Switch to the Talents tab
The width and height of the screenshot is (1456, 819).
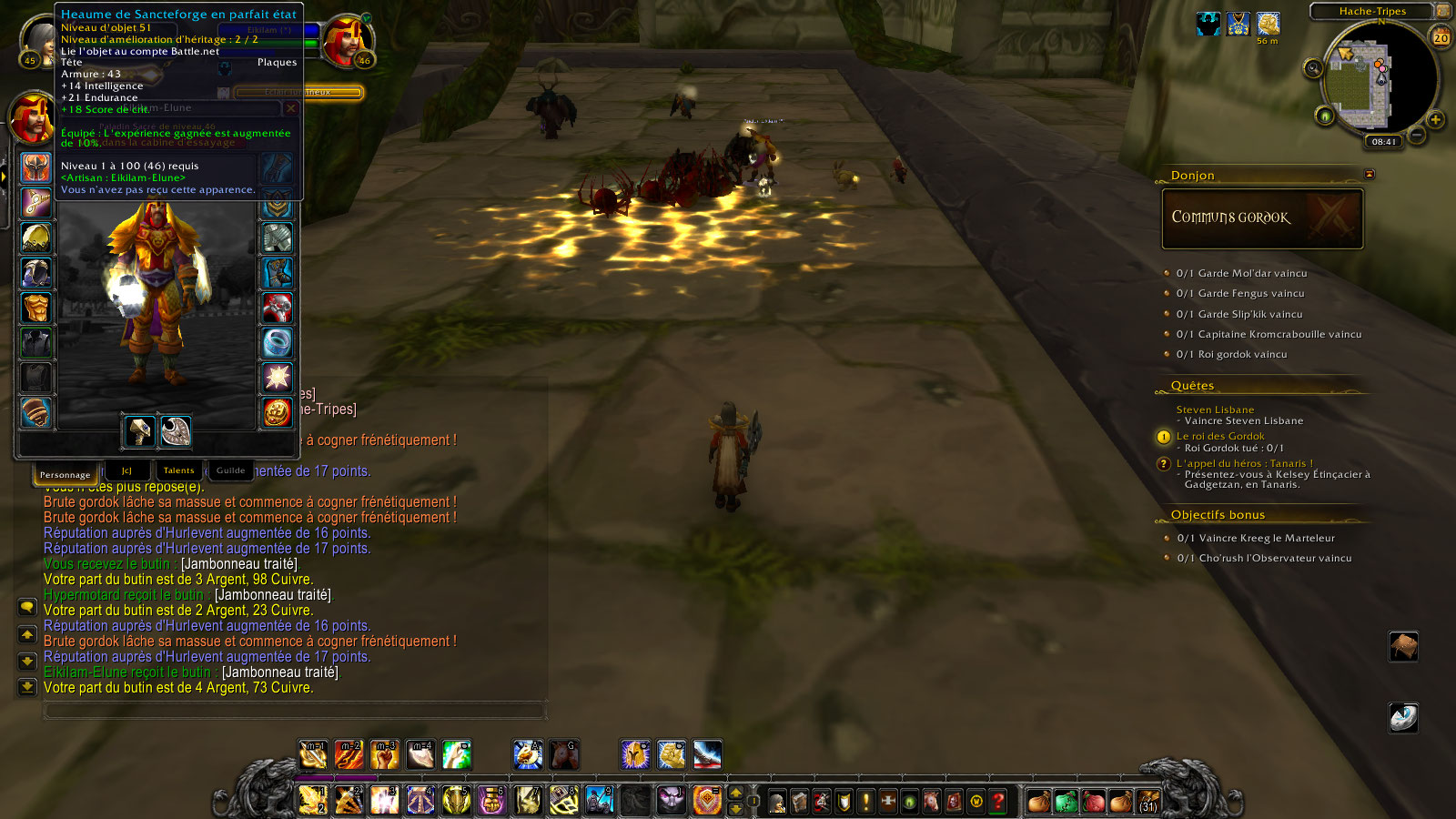[178, 470]
